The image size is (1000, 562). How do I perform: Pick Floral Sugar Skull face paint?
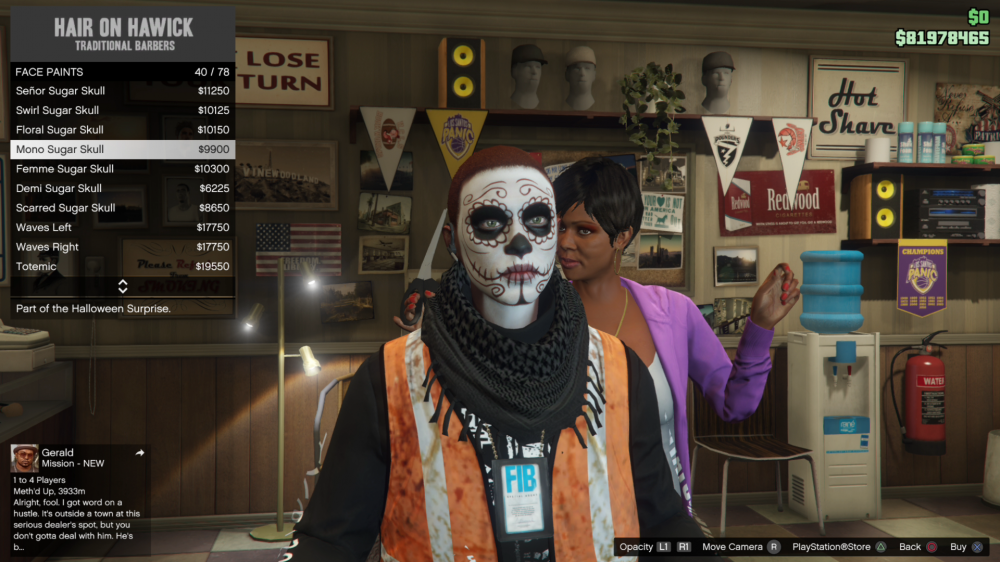pos(122,130)
